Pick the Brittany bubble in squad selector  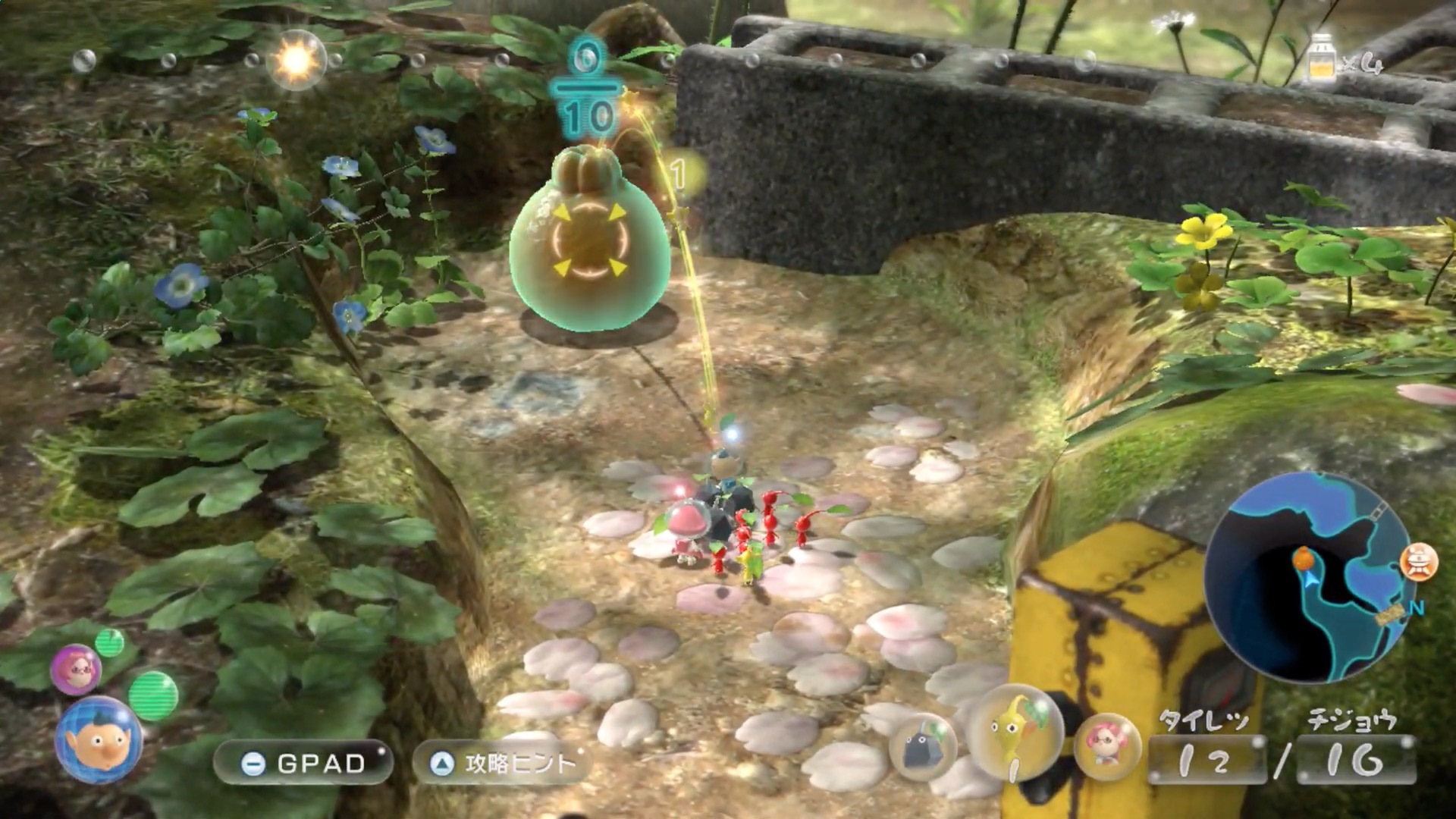[1107, 745]
